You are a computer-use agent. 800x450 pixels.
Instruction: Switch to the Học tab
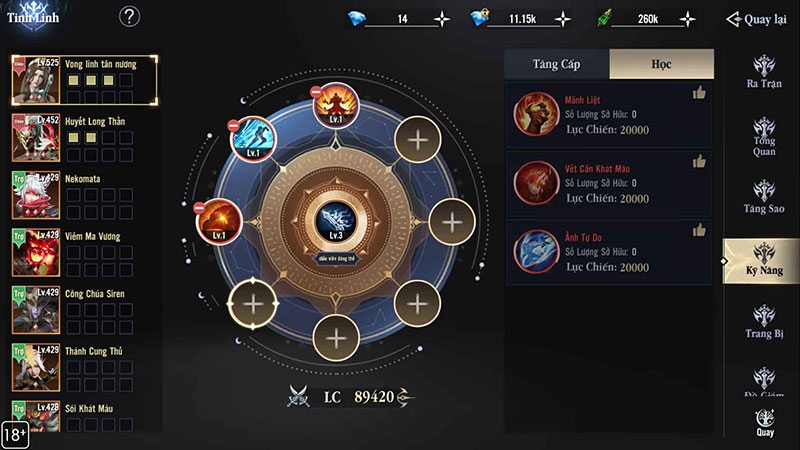coord(661,64)
